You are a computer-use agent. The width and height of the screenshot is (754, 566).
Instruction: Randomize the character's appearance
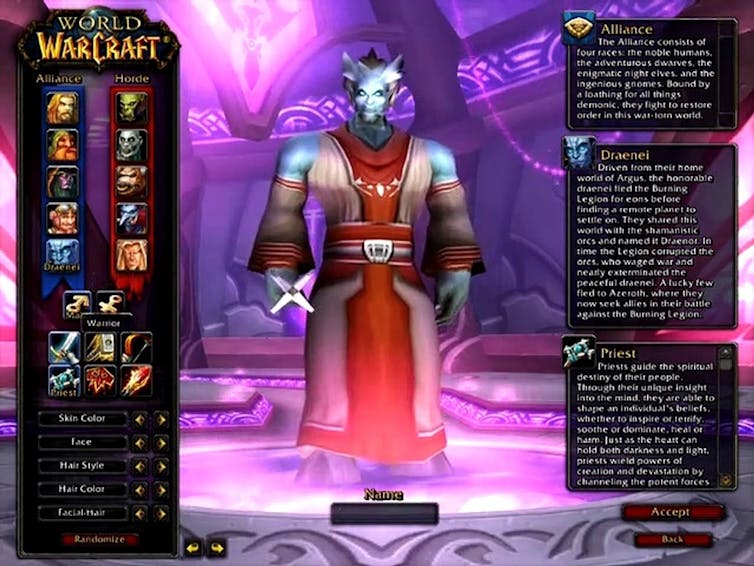[x=97, y=539]
